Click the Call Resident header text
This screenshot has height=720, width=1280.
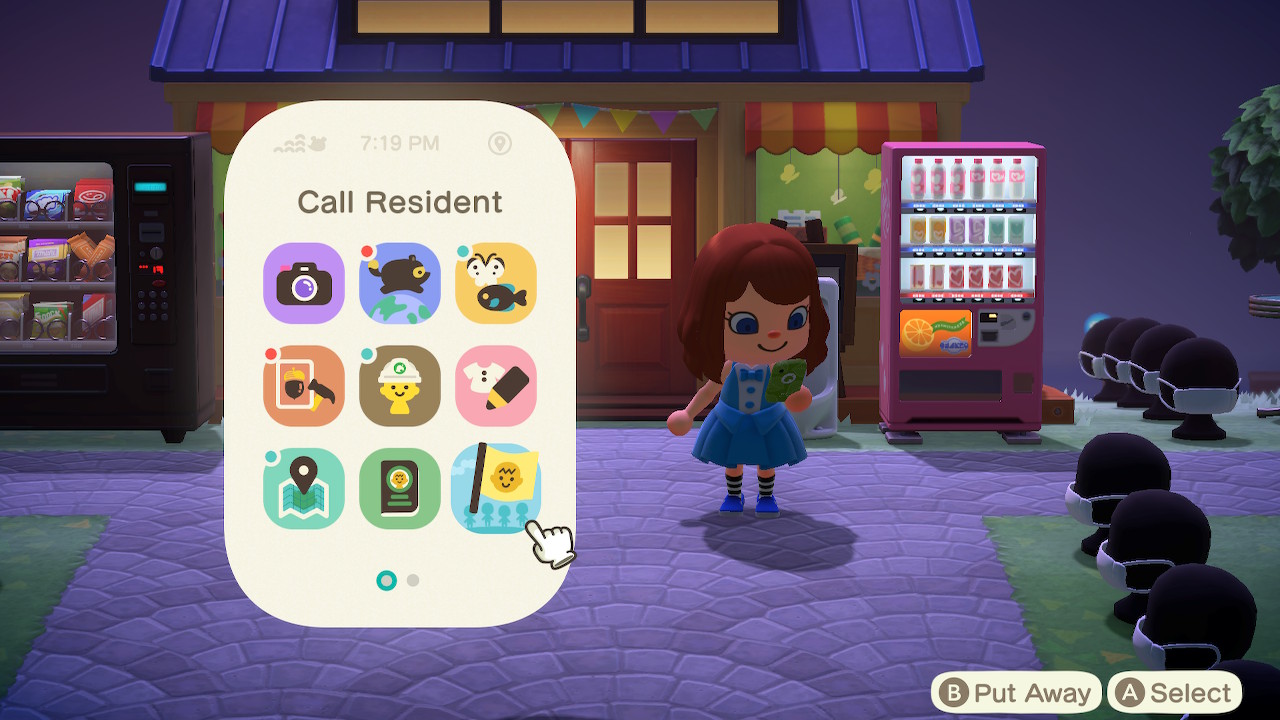tap(401, 202)
